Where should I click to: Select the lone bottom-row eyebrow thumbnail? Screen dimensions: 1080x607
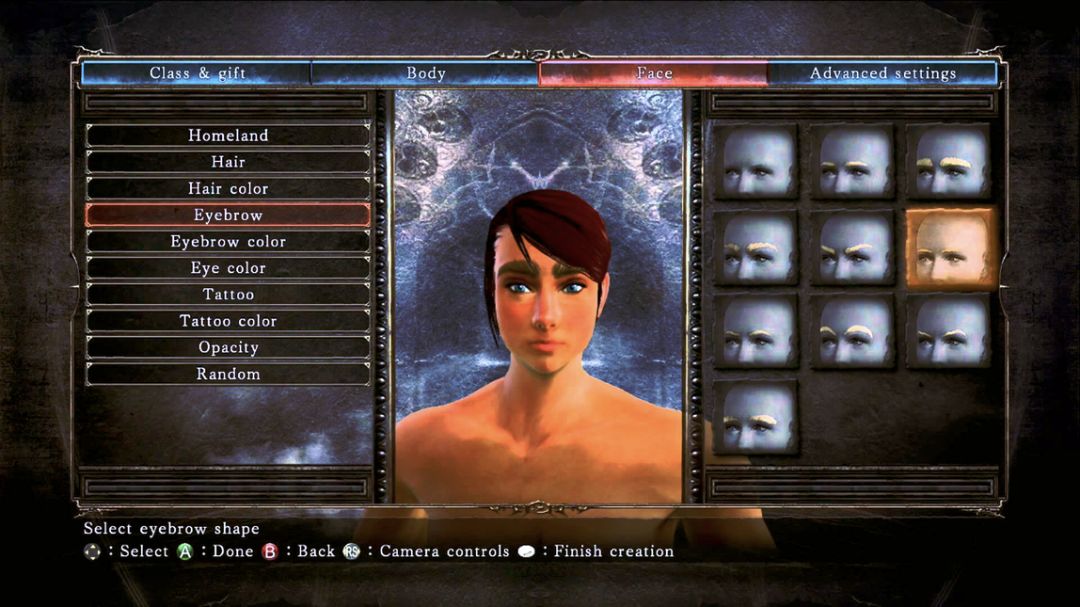click(756, 418)
